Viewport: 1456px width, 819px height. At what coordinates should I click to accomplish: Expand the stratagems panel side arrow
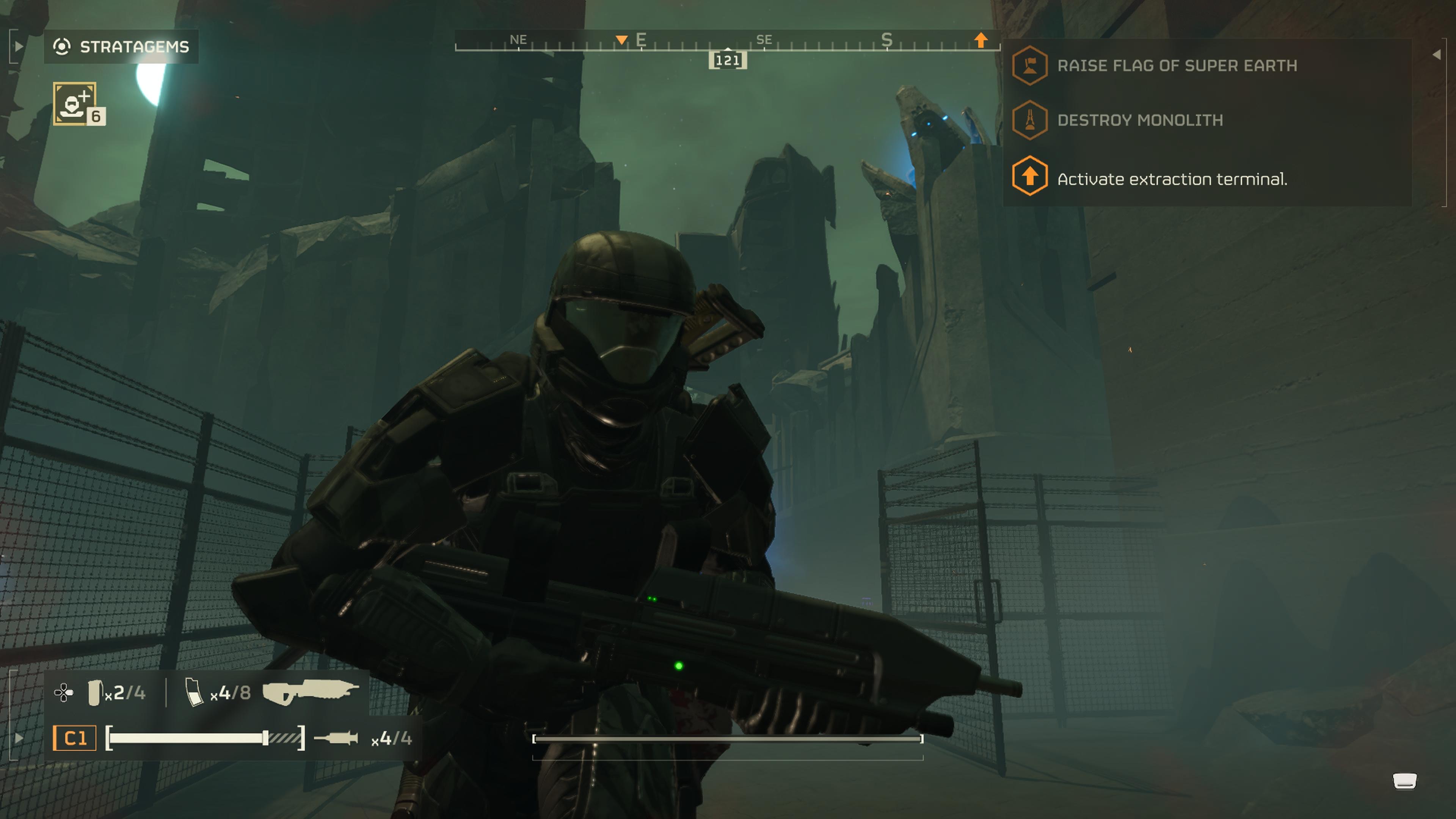click(18, 46)
